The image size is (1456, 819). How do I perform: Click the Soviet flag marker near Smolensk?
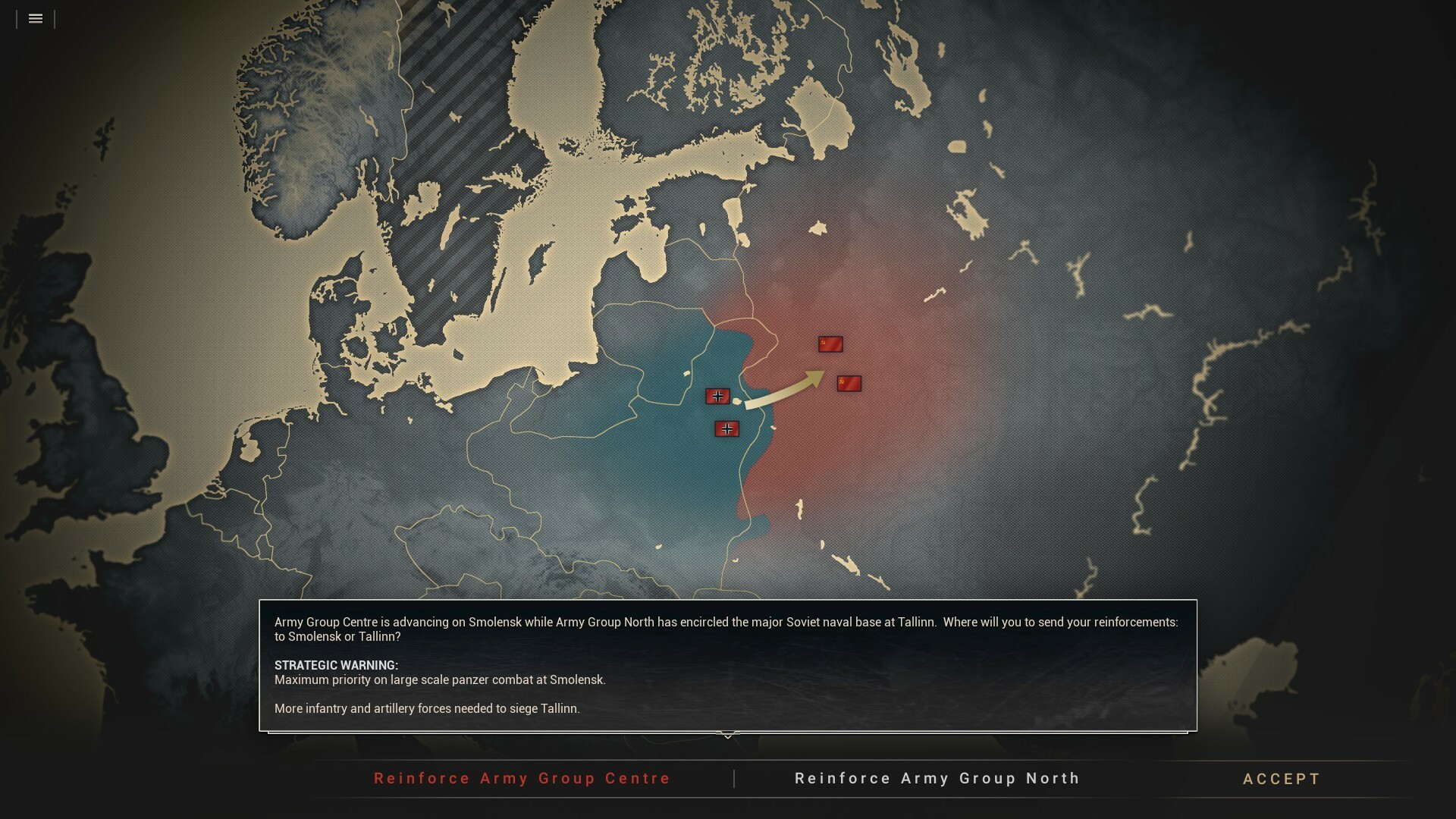coord(850,383)
